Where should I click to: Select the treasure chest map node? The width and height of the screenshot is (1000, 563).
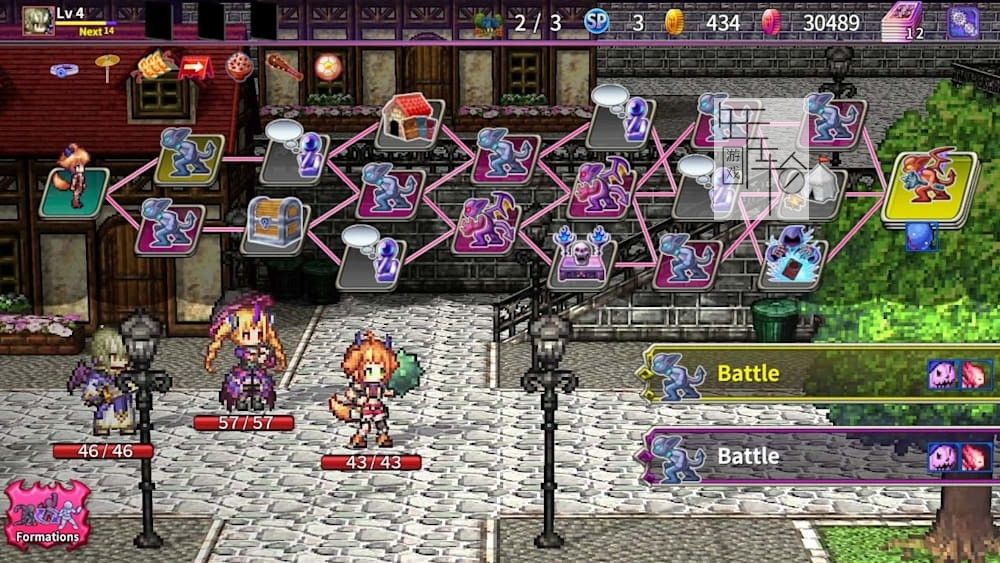(273, 224)
